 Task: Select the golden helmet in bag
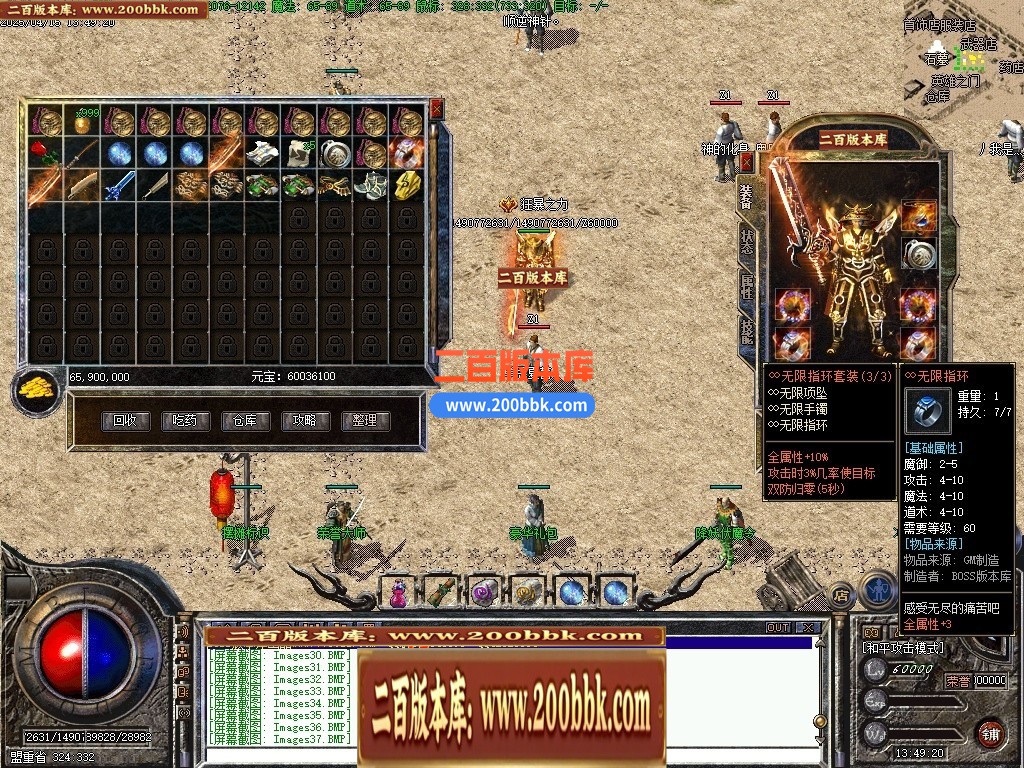pyautogui.click(x=407, y=186)
